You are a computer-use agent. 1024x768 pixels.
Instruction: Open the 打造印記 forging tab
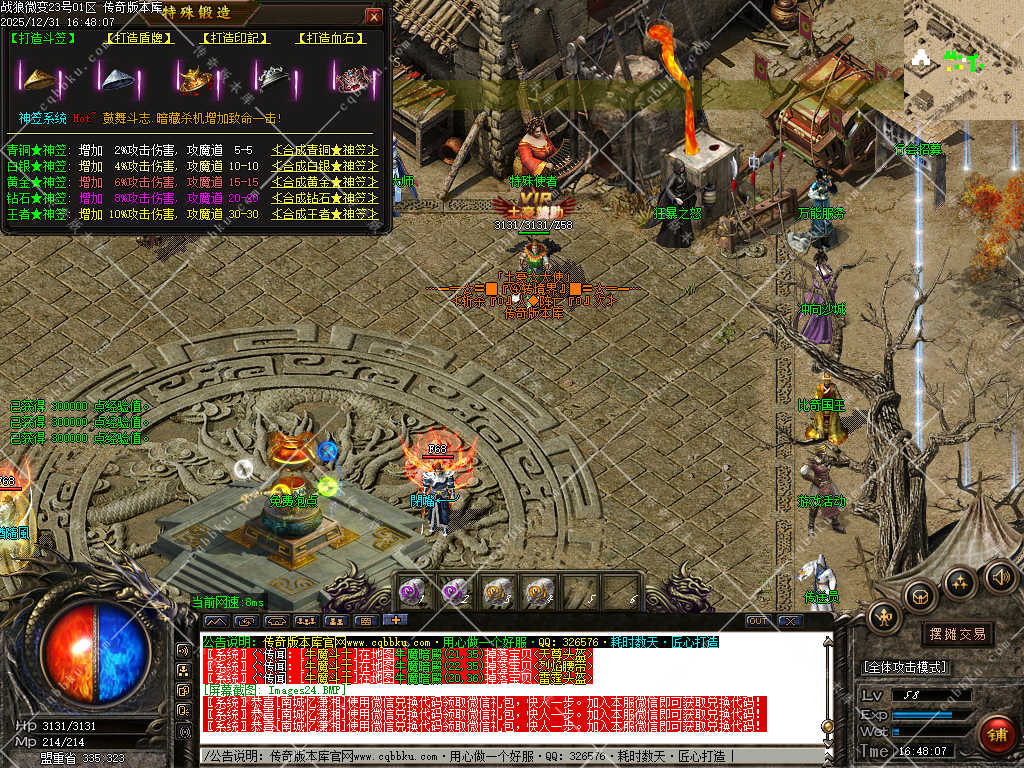click(235, 39)
